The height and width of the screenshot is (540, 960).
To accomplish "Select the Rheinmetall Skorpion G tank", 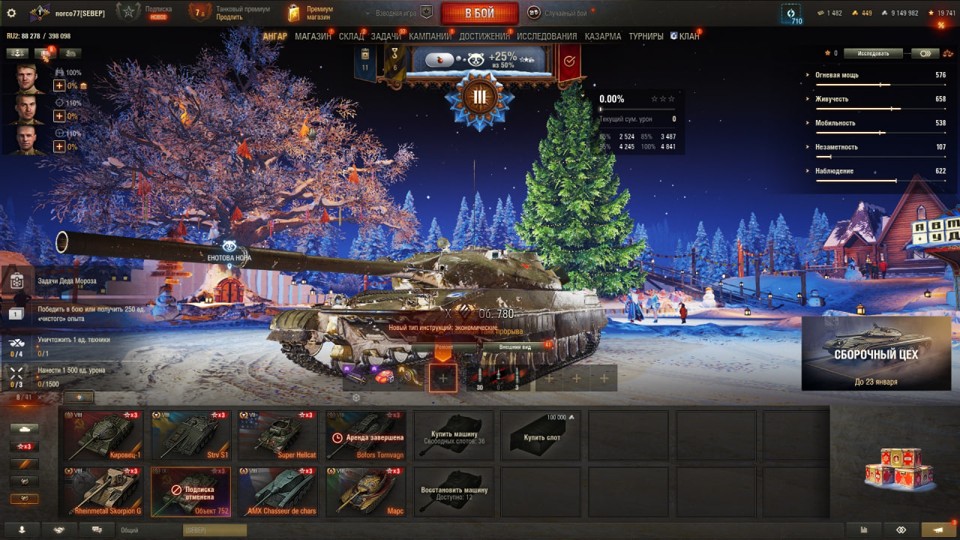I will [104, 490].
